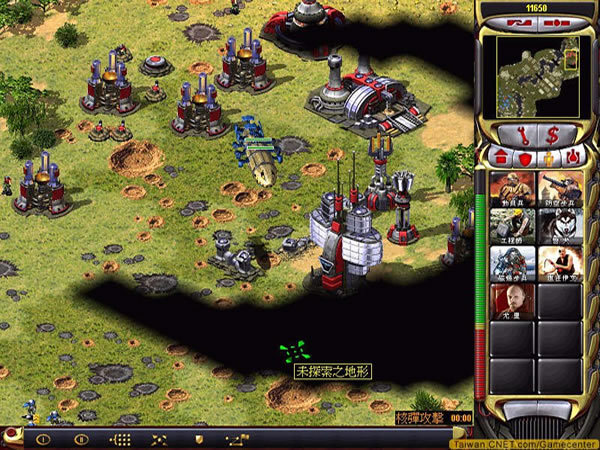Build an Engineer from the sidebar
Viewport: 600px width, 450px height.
coord(510,227)
